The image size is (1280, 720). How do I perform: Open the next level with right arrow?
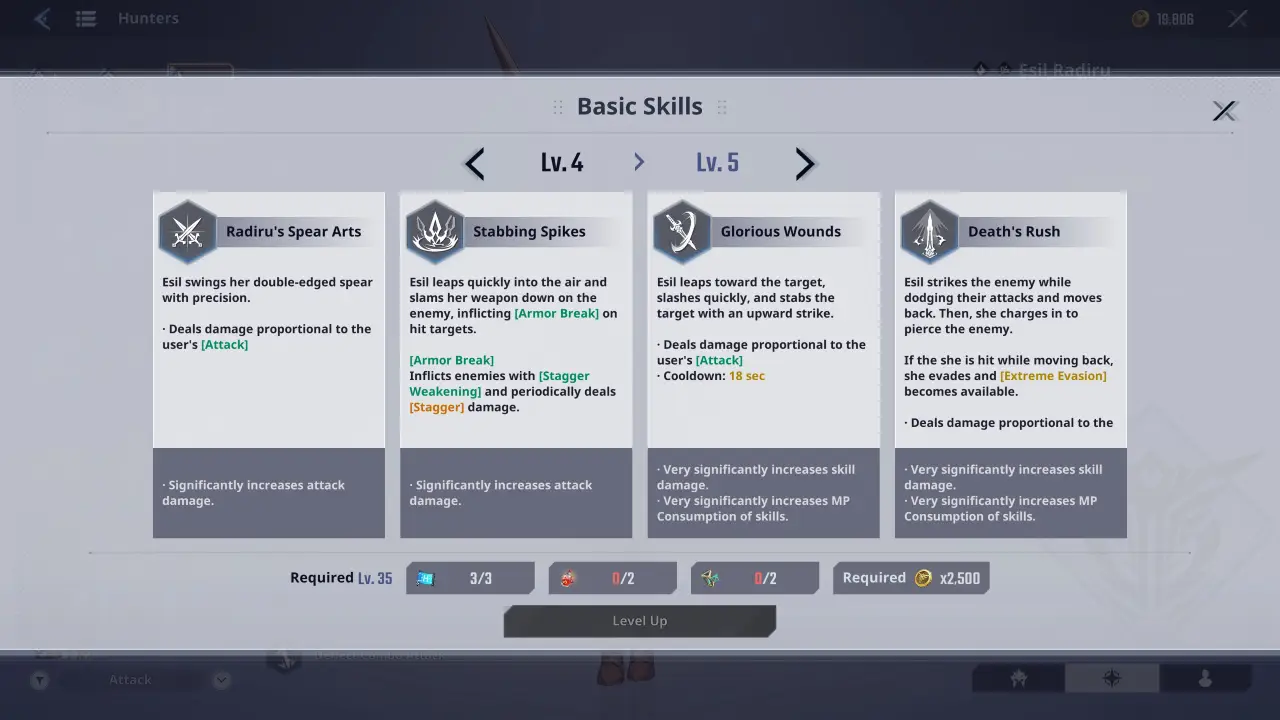pos(805,163)
